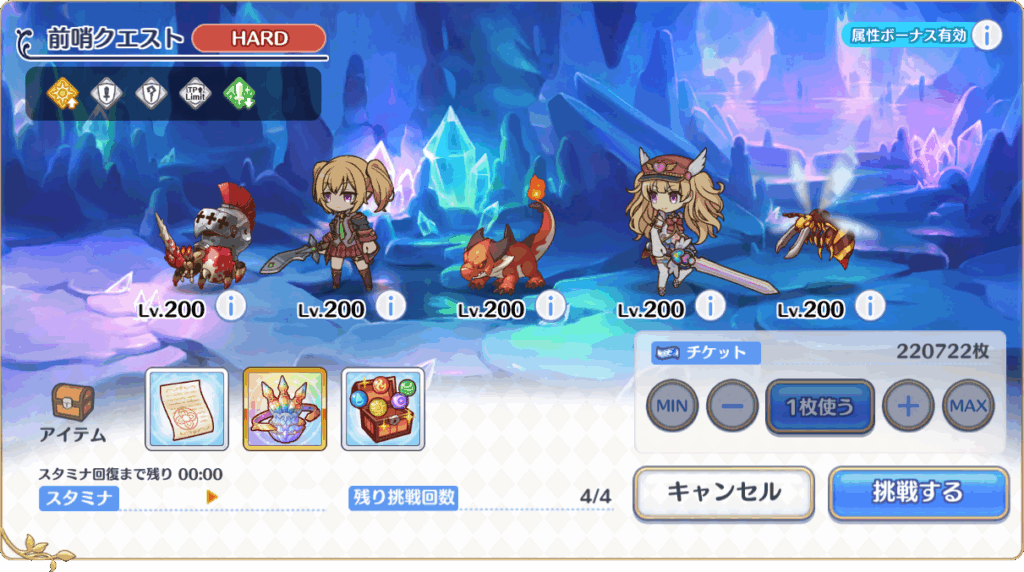Show info for the helmeted crab enemy
Screen dimensions: 1024x572
(231, 306)
